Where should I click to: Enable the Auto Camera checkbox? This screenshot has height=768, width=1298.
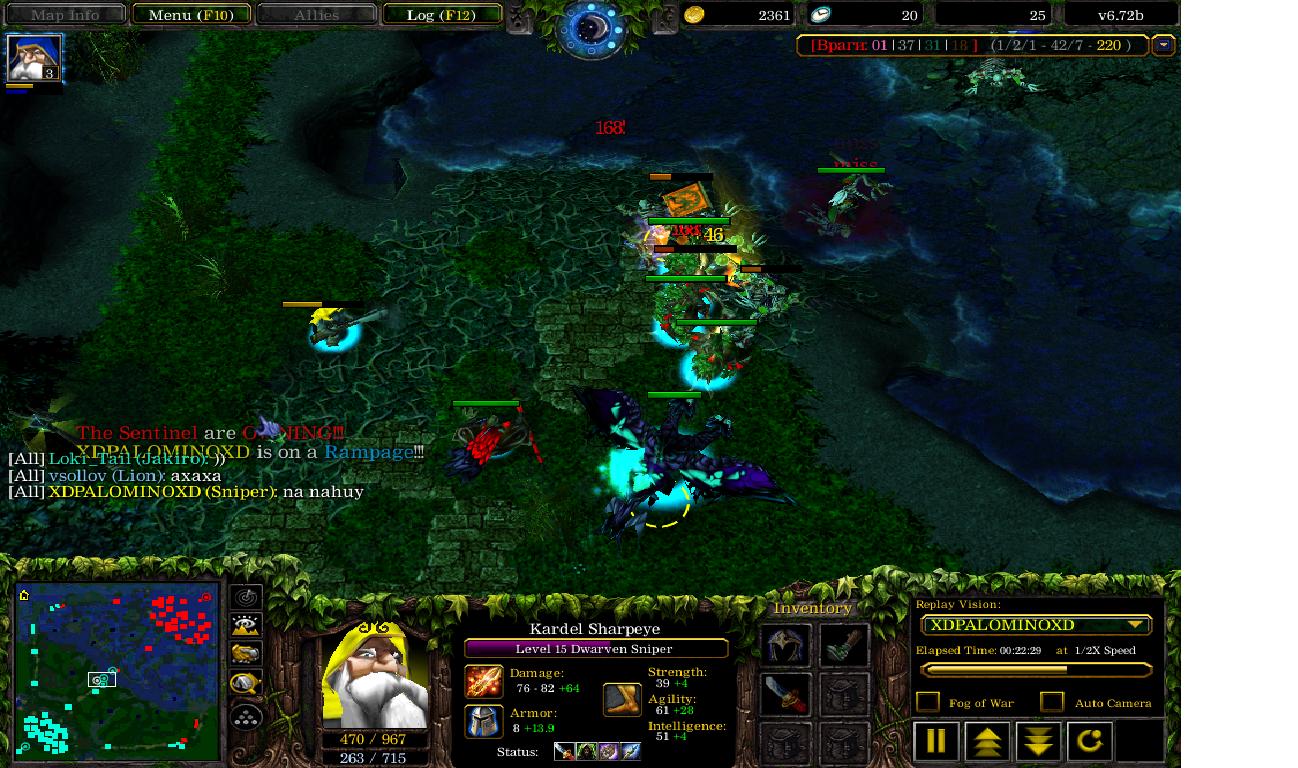click(1051, 702)
